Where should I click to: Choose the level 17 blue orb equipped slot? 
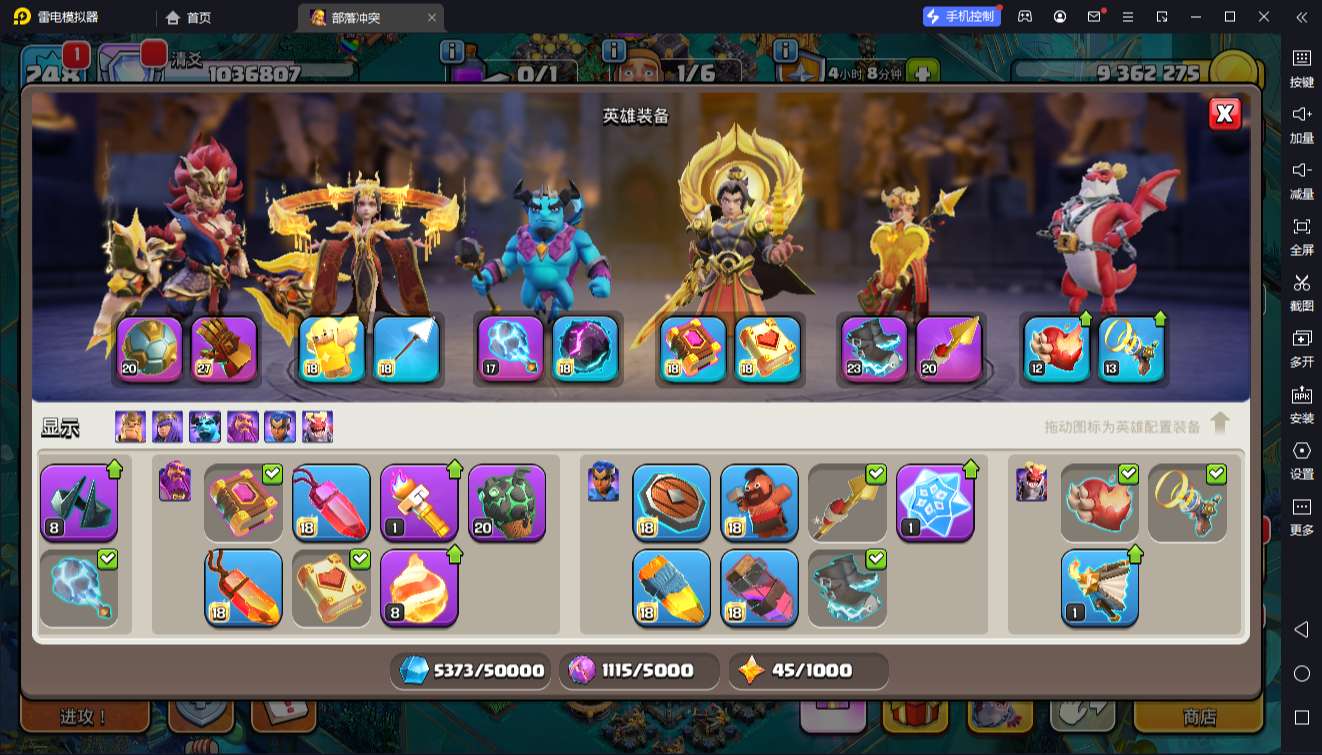(x=510, y=349)
